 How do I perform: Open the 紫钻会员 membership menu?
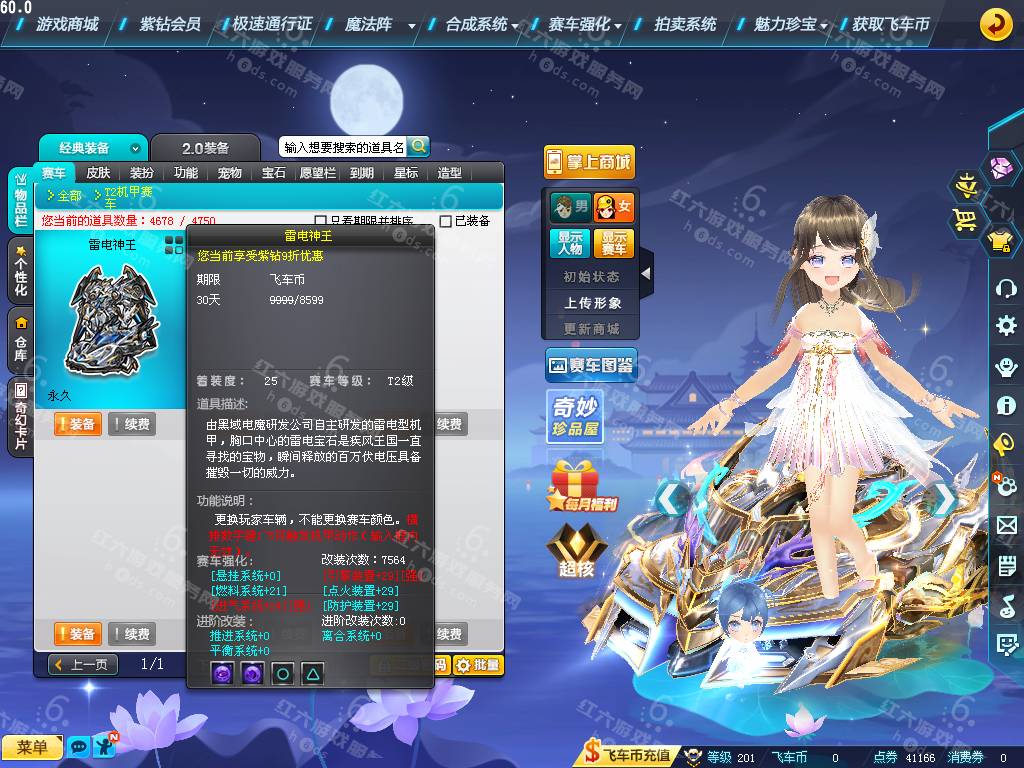coord(170,24)
